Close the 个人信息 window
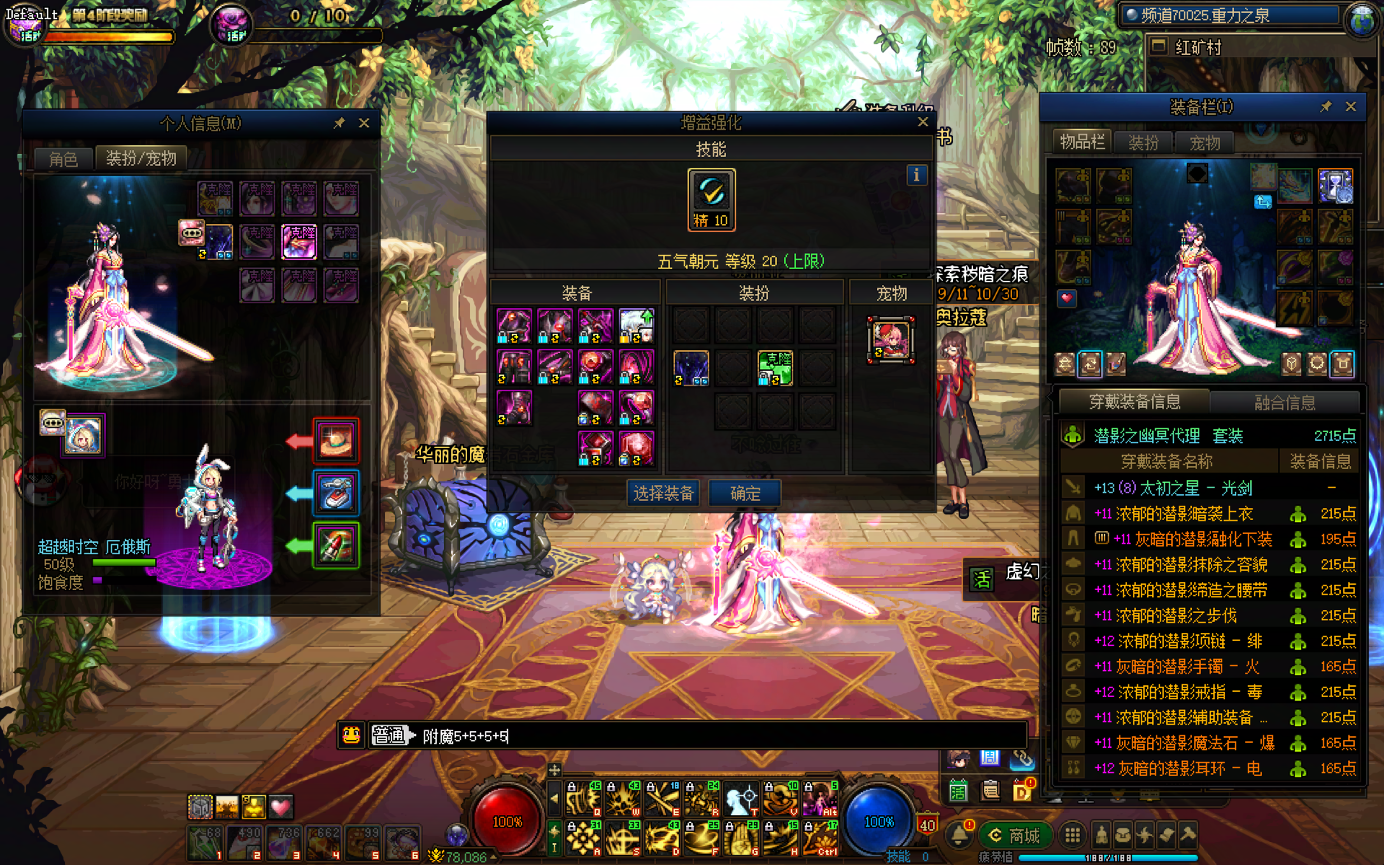Image resolution: width=1384 pixels, height=865 pixels. 364,123
